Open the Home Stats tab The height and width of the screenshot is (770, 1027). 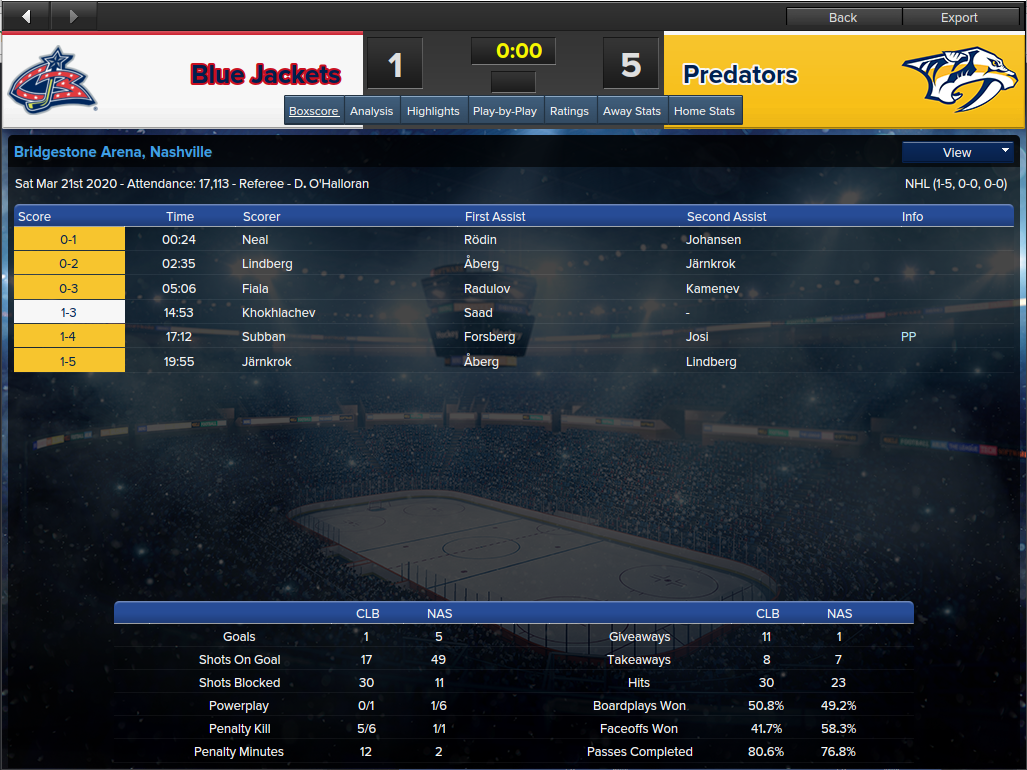pos(704,111)
